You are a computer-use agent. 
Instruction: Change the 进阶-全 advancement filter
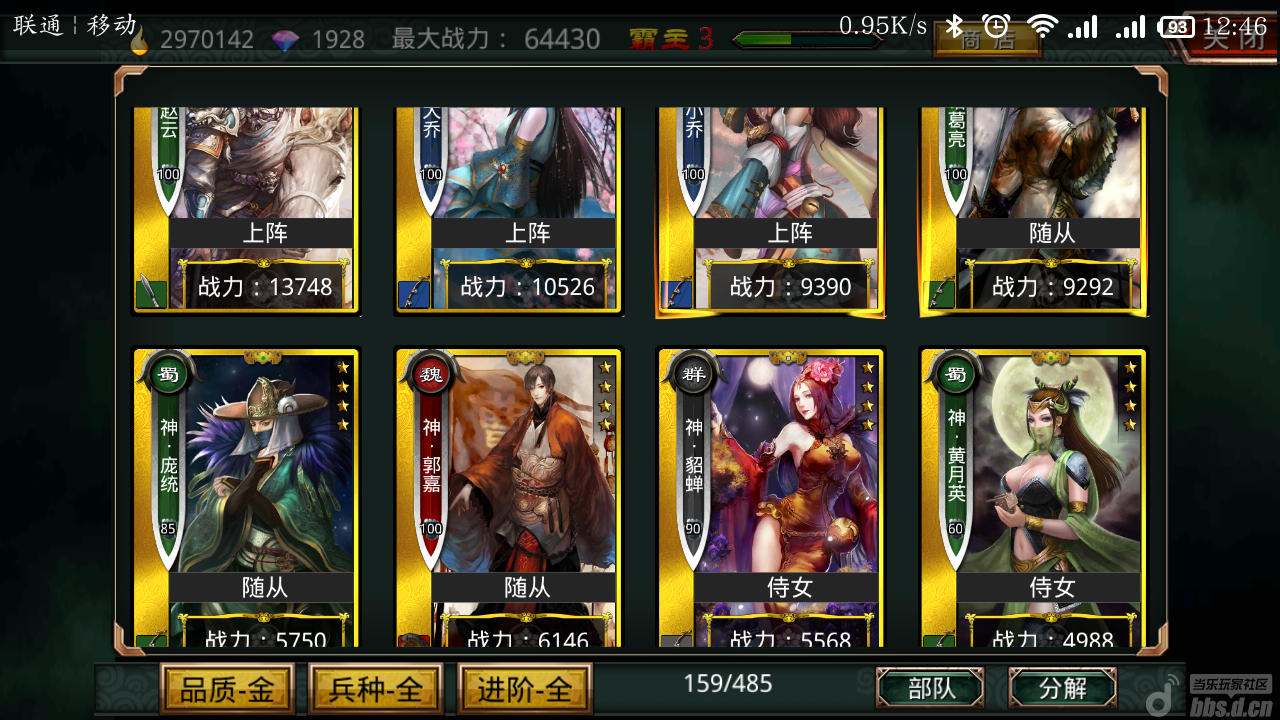(x=525, y=689)
